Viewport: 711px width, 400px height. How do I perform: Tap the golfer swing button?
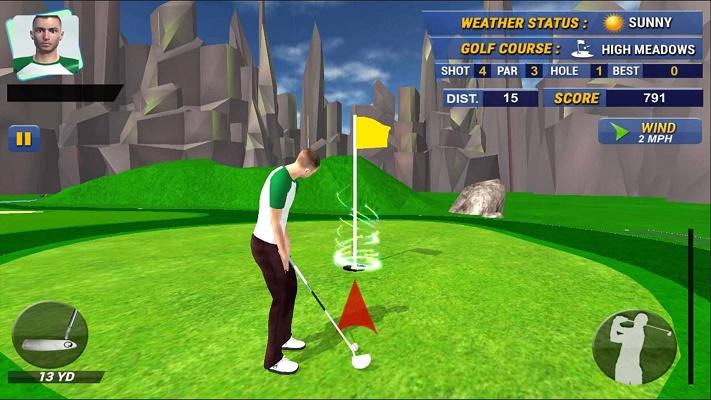[634, 346]
